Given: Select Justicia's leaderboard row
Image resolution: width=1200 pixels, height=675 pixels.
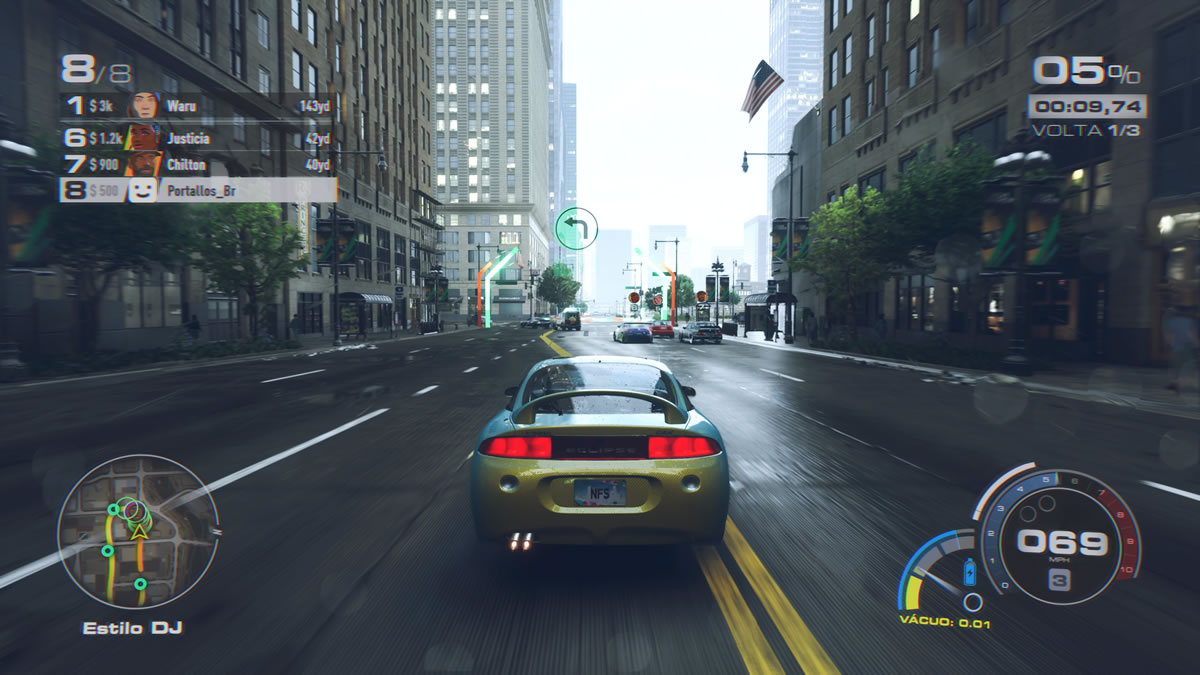Looking at the screenshot, I should (198, 139).
